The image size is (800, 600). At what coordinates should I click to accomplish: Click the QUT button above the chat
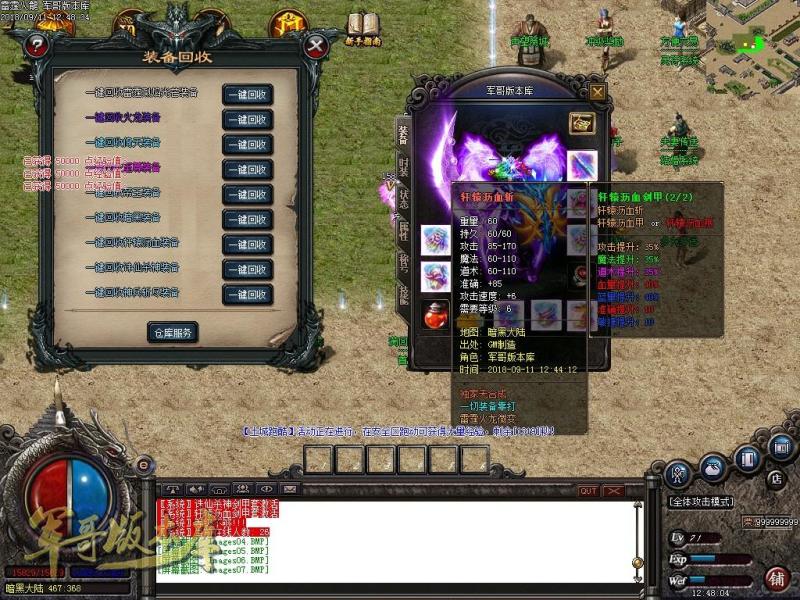tap(588, 491)
